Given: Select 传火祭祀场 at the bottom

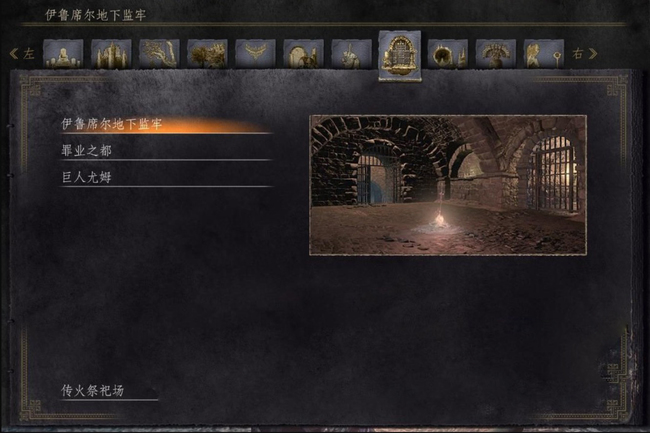Looking at the screenshot, I should coord(93,390).
